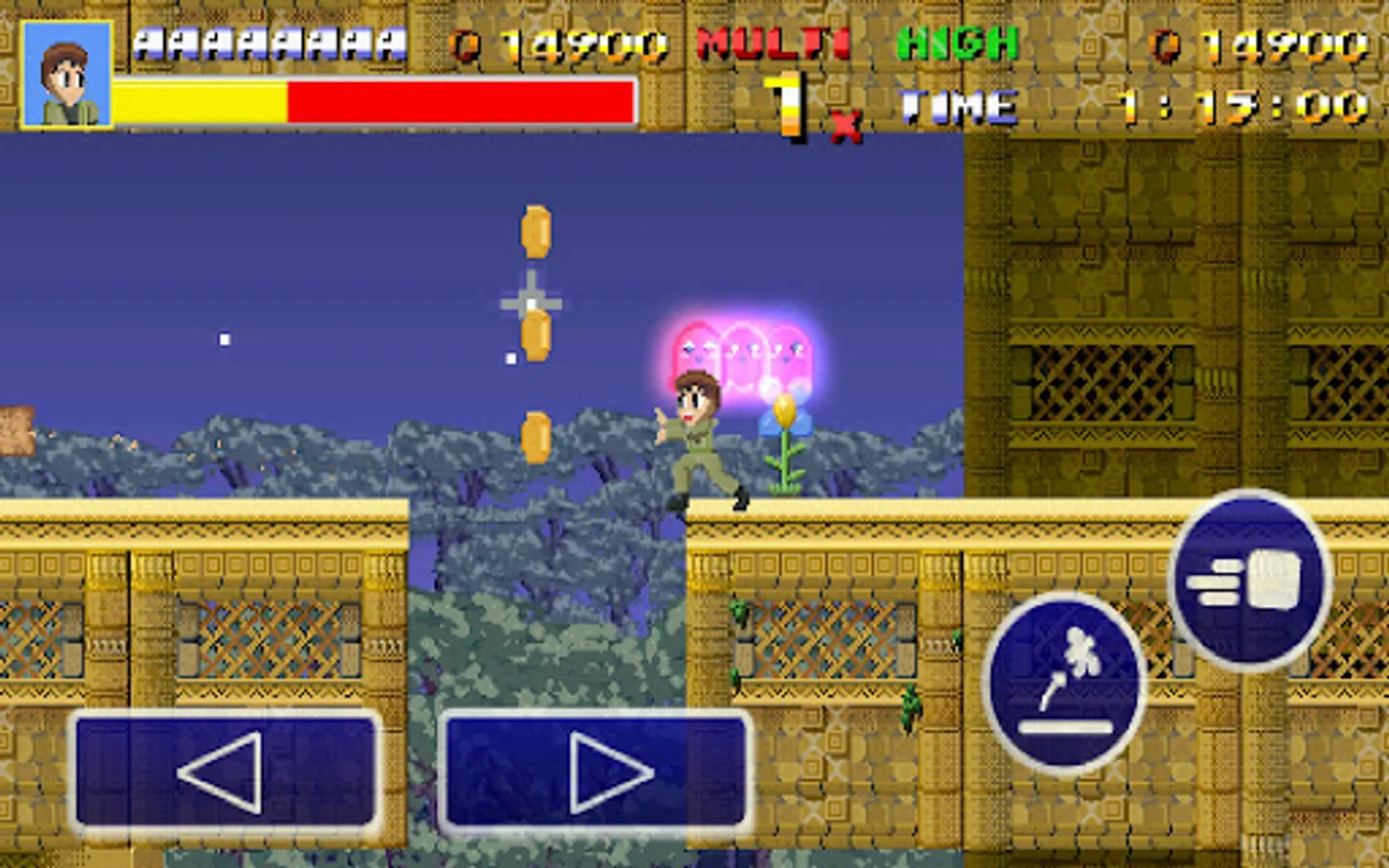Viewport: 1389px width, 868px height.
Task: Tap the crosshair targeting reticle
Action: [531, 302]
